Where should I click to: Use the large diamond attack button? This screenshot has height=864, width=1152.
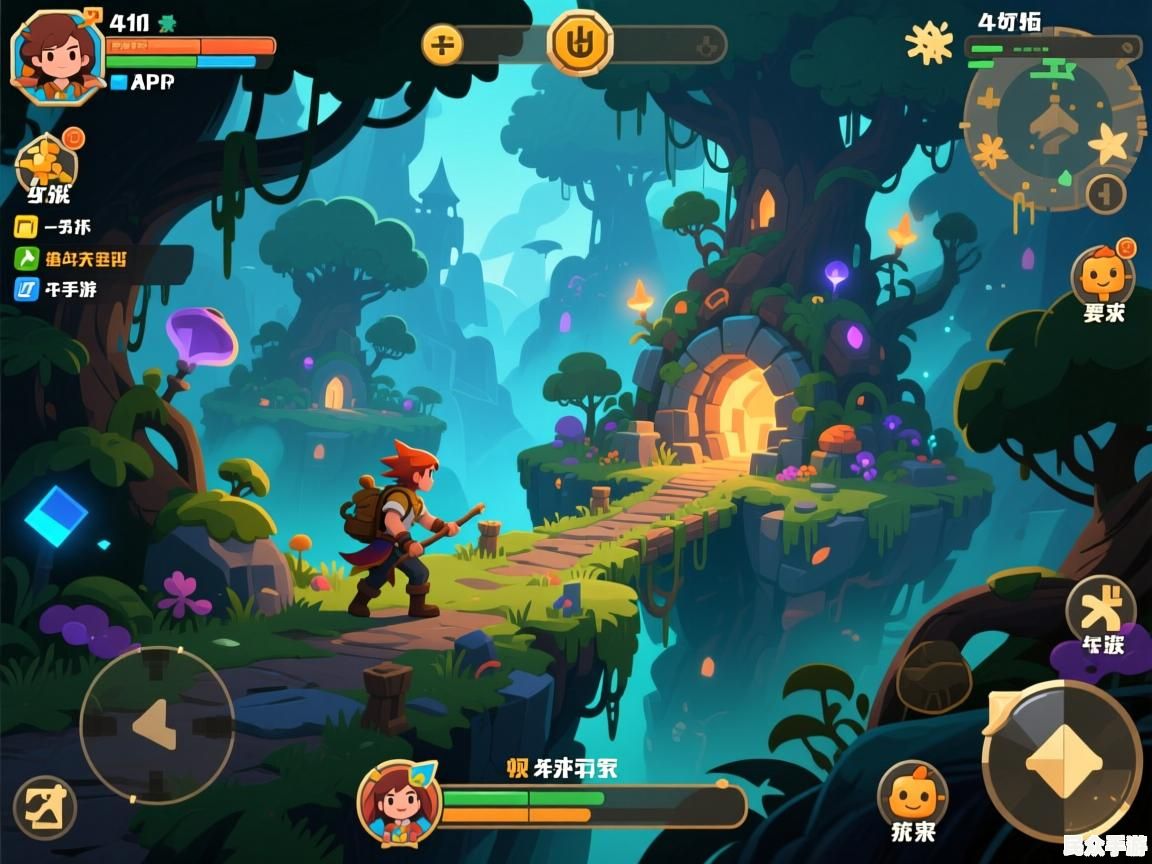[x=1062, y=761]
